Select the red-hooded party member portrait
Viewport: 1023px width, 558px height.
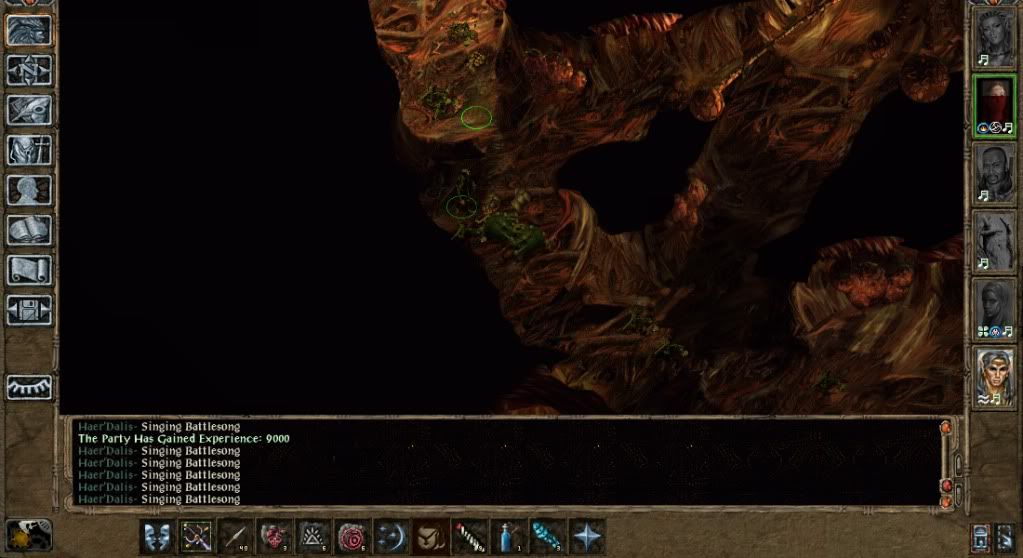coord(994,106)
